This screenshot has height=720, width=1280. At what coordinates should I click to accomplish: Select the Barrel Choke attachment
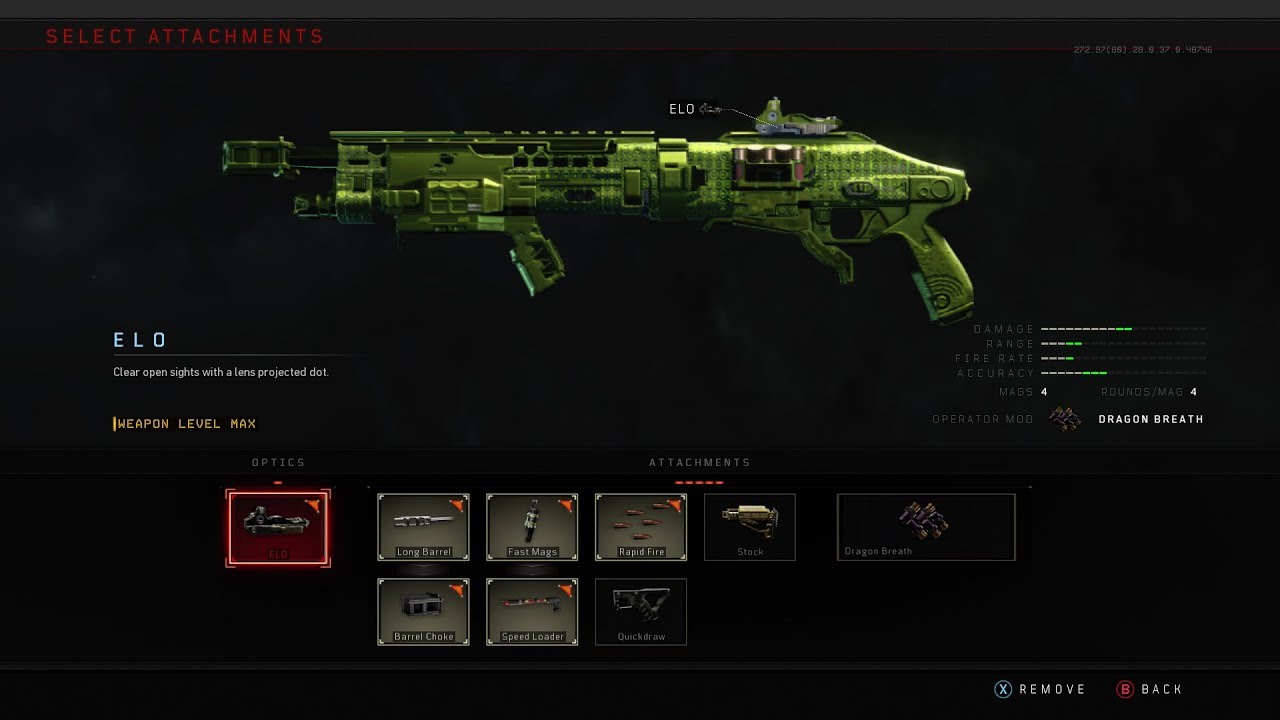(423, 611)
